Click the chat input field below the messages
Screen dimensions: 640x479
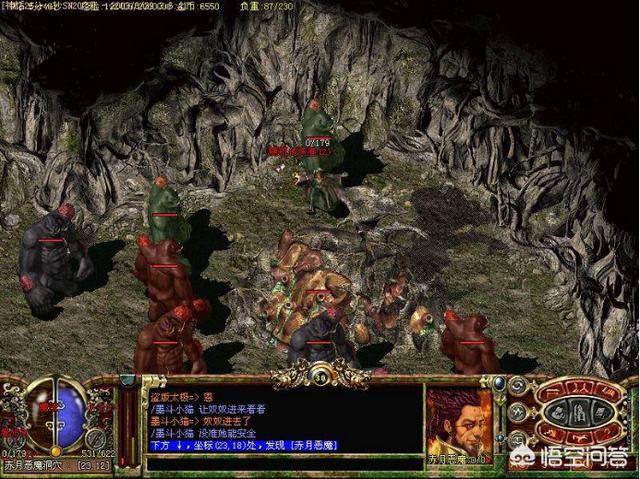point(280,463)
